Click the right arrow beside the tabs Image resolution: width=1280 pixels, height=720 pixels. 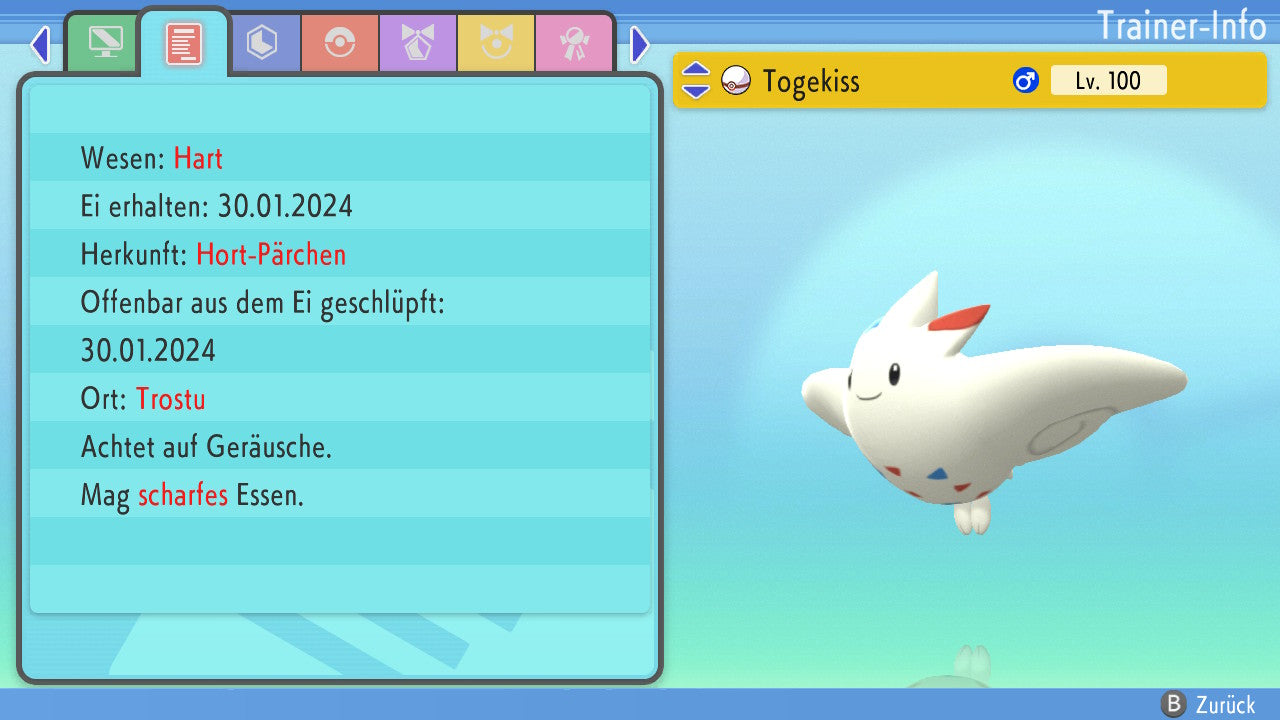(640, 44)
